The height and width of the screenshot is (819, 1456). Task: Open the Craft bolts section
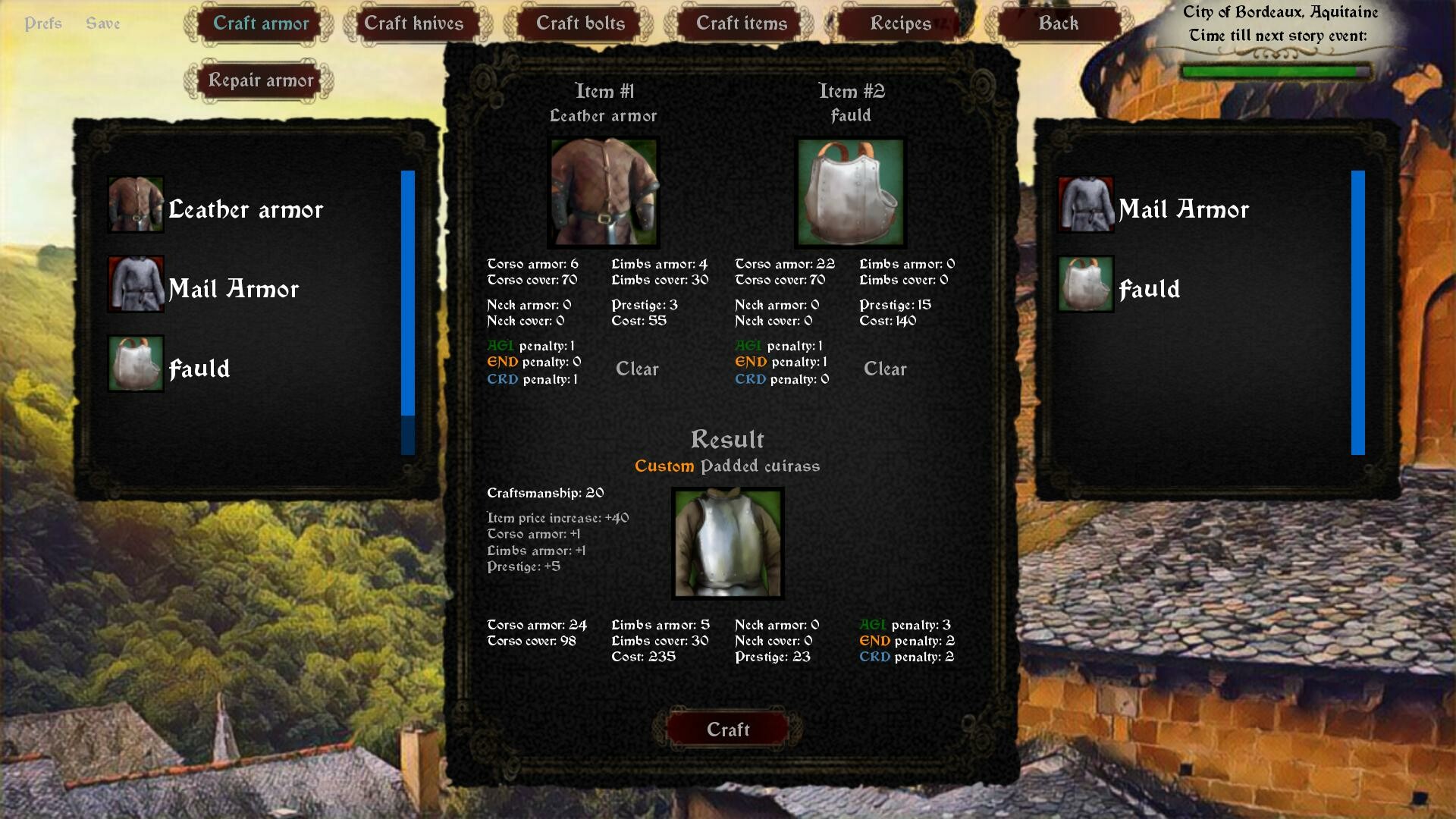coord(579,23)
